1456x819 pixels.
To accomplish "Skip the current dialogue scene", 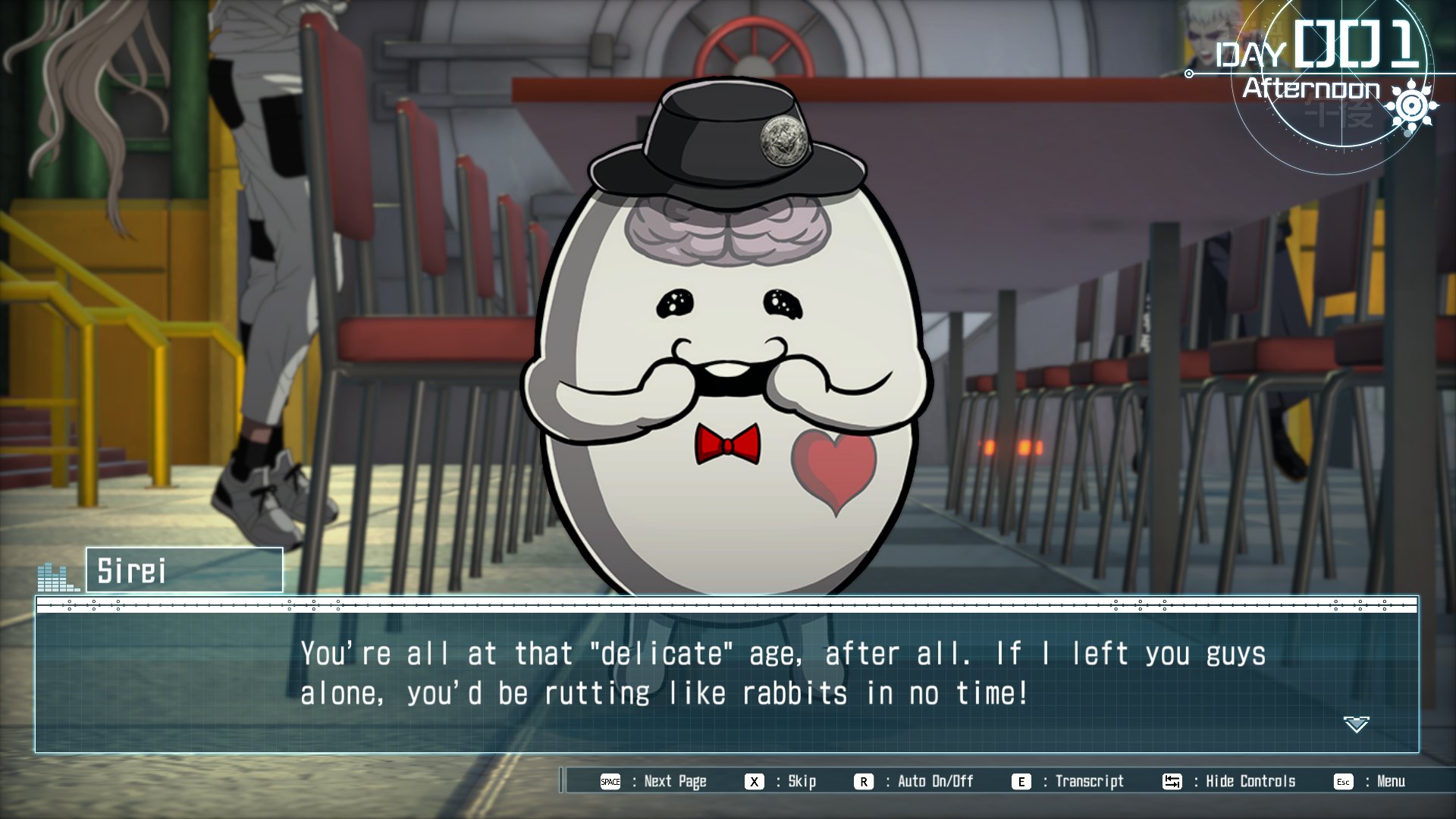I will tap(781, 781).
